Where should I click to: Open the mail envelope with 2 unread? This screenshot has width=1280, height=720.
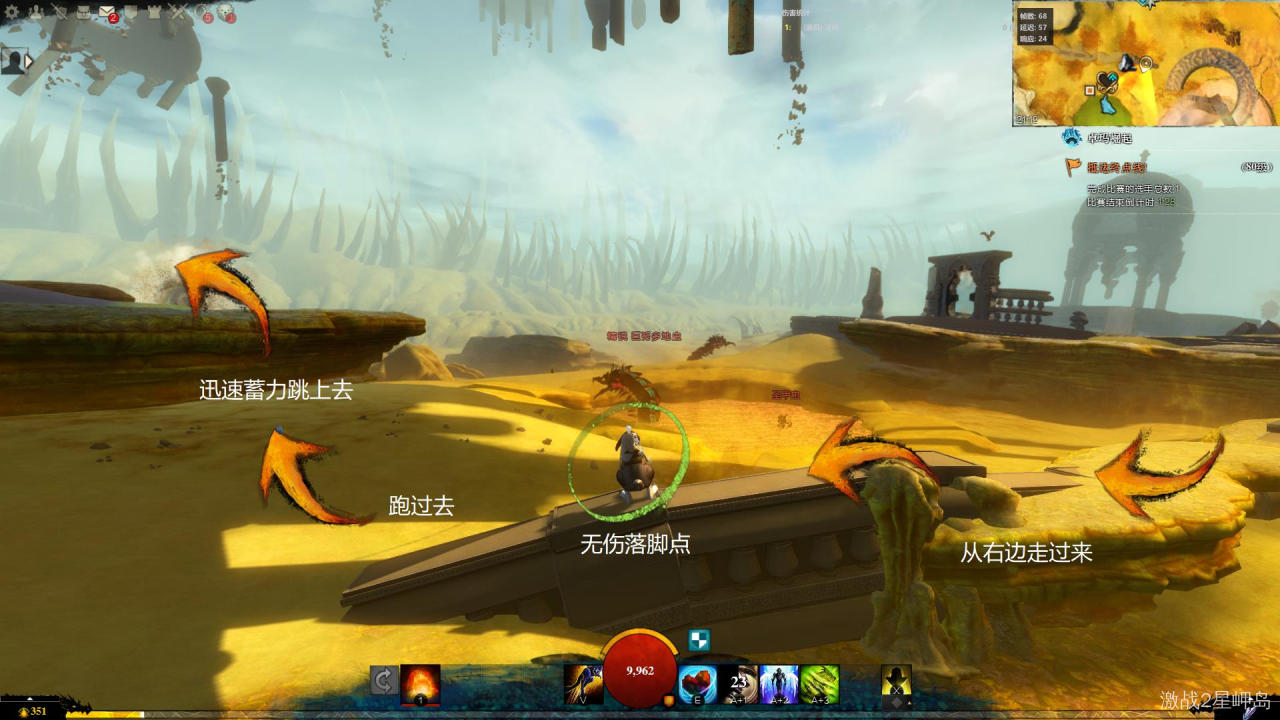[x=106, y=12]
